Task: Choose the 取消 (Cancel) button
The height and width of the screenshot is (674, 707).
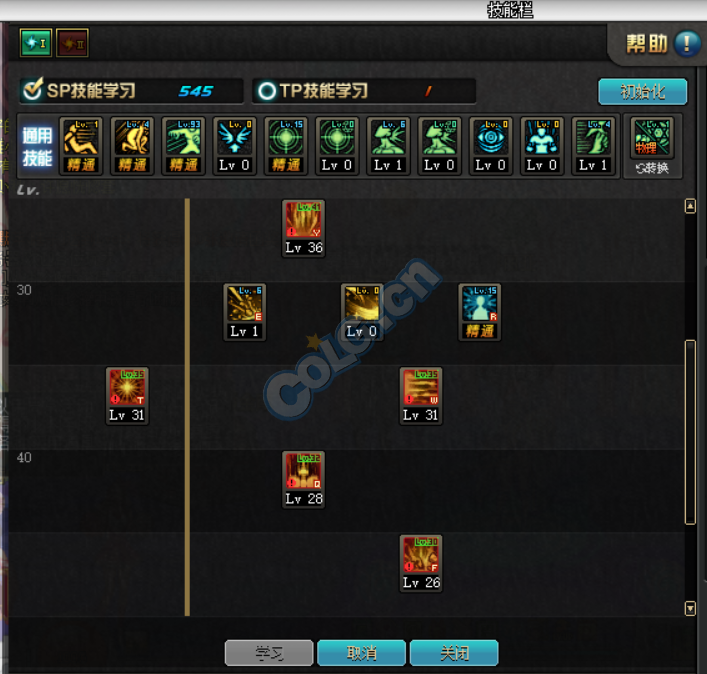Action: [x=361, y=653]
